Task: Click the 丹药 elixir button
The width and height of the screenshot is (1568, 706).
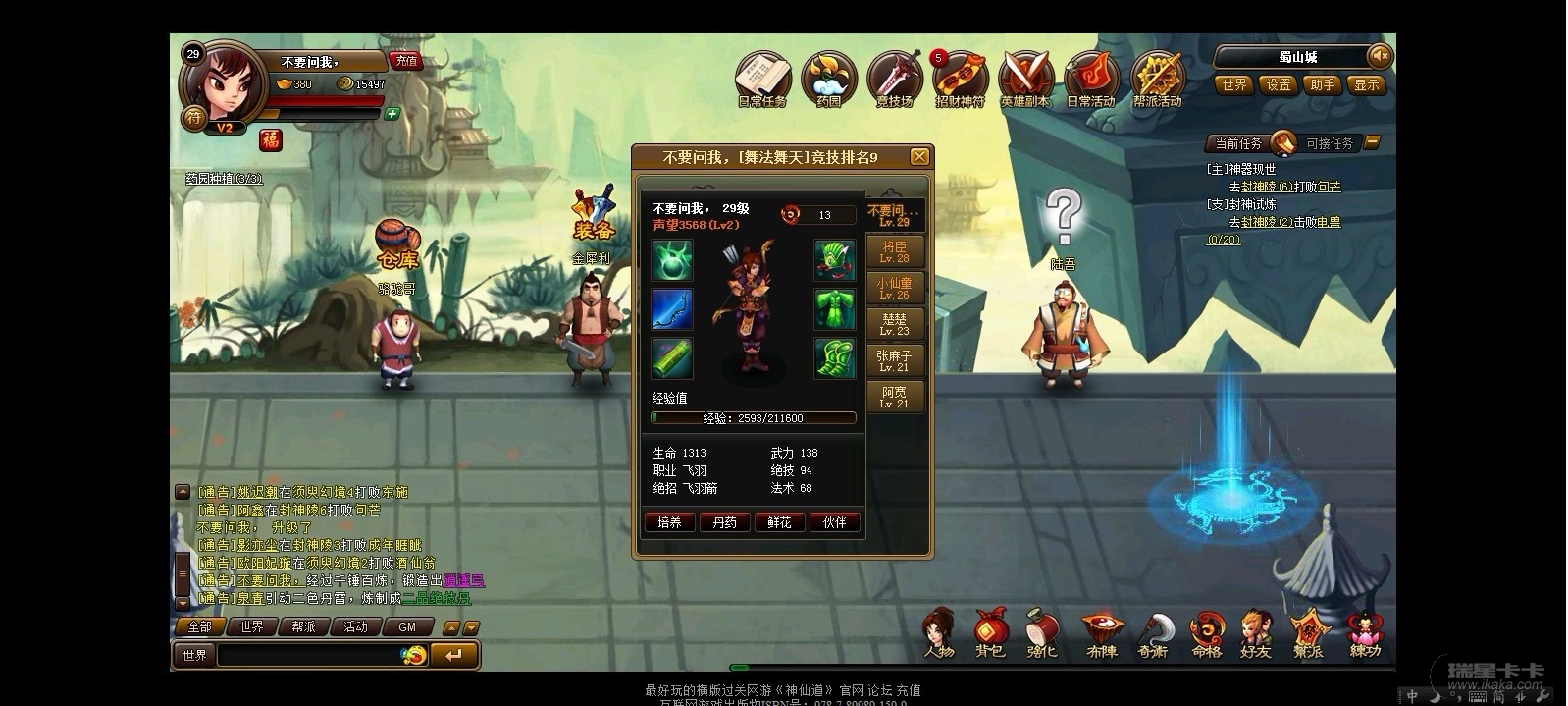Action: tap(725, 522)
